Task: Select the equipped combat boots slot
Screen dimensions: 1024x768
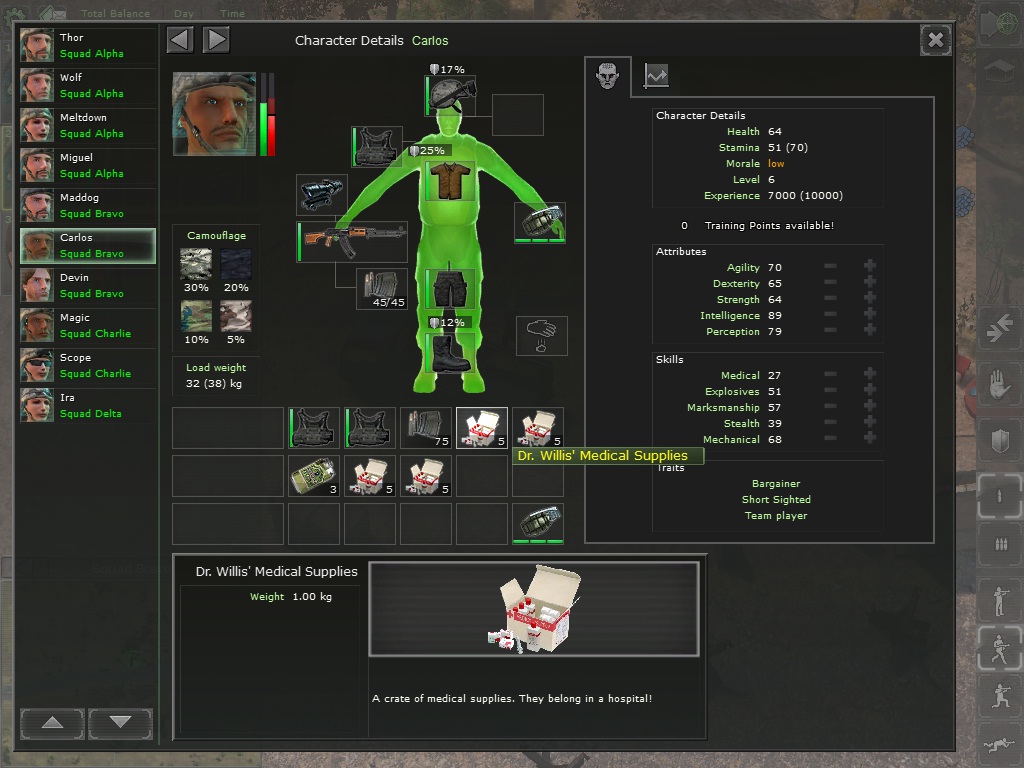Action: [x=451, y=353]
